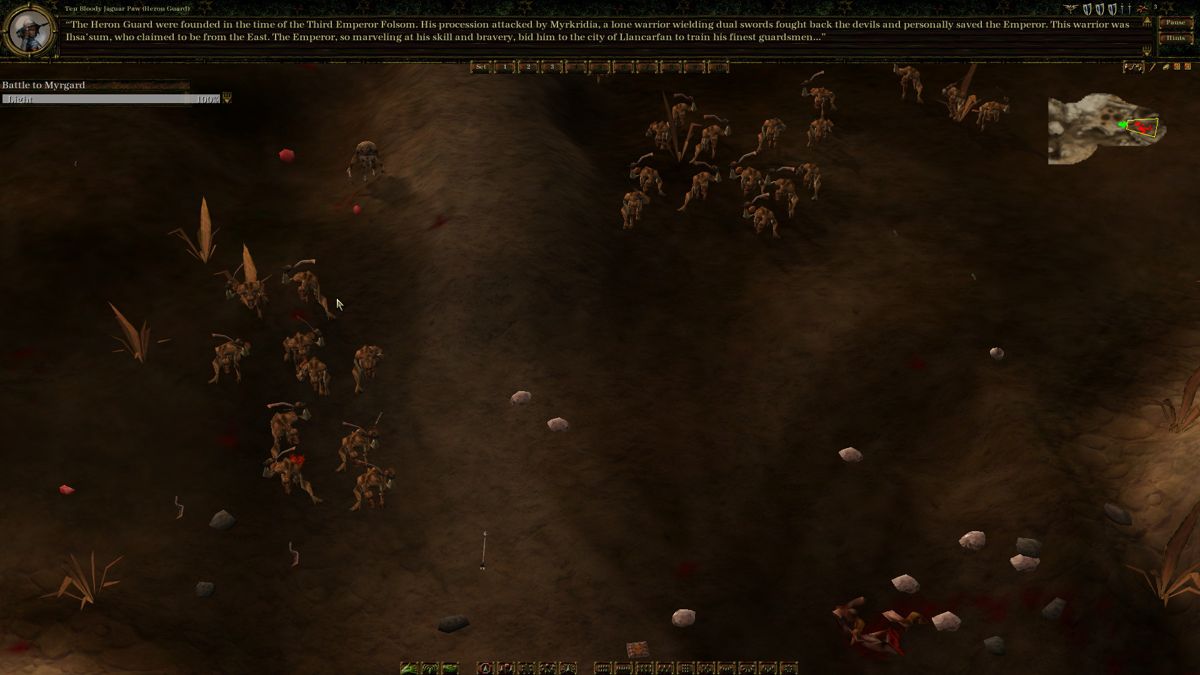The width and height of the screenshot is (1200, 675).
Task: Click the red circled triangle command icon
Action: pos(485,668)
